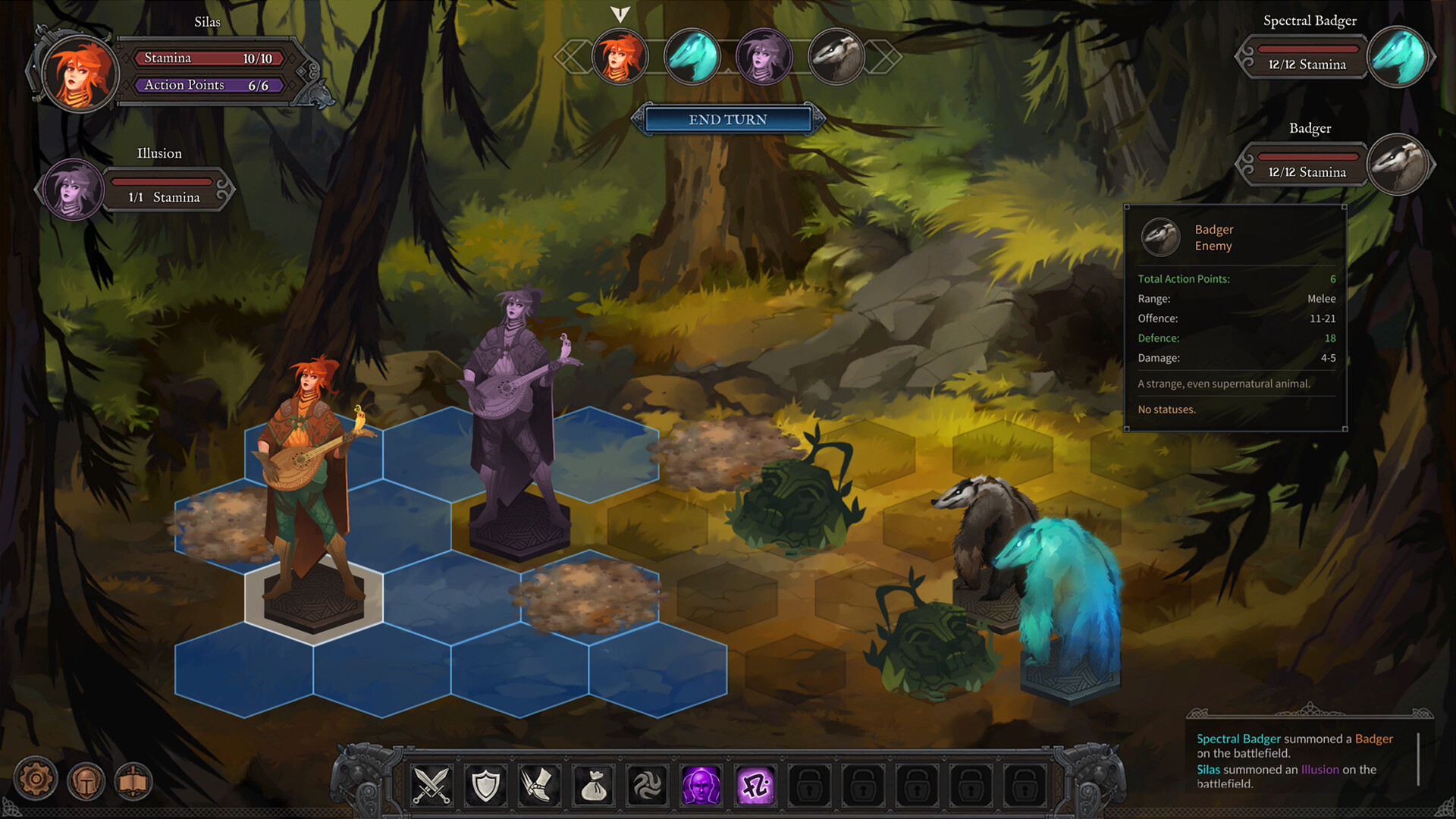Click a locked ability slot
The height and width of the screenshot is (819, 1456).
808,786
